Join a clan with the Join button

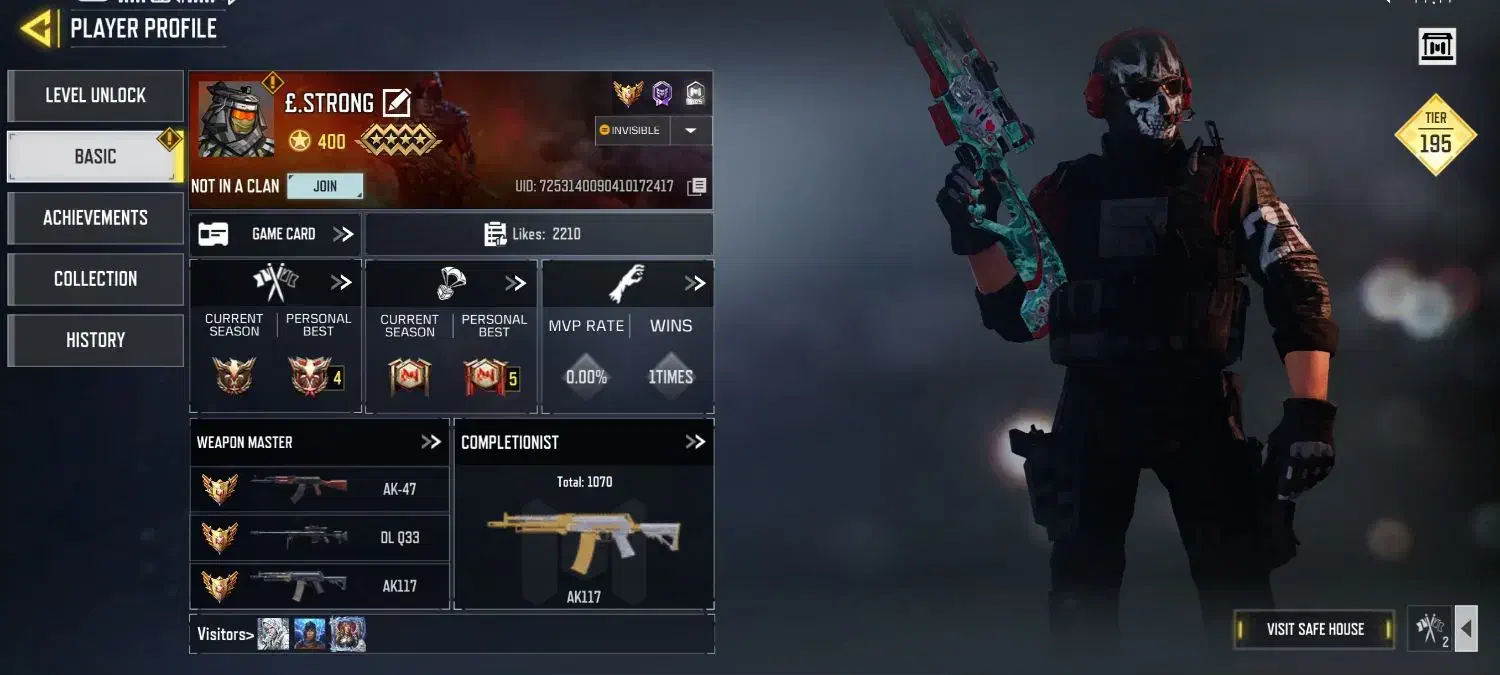tap(325, 186)
